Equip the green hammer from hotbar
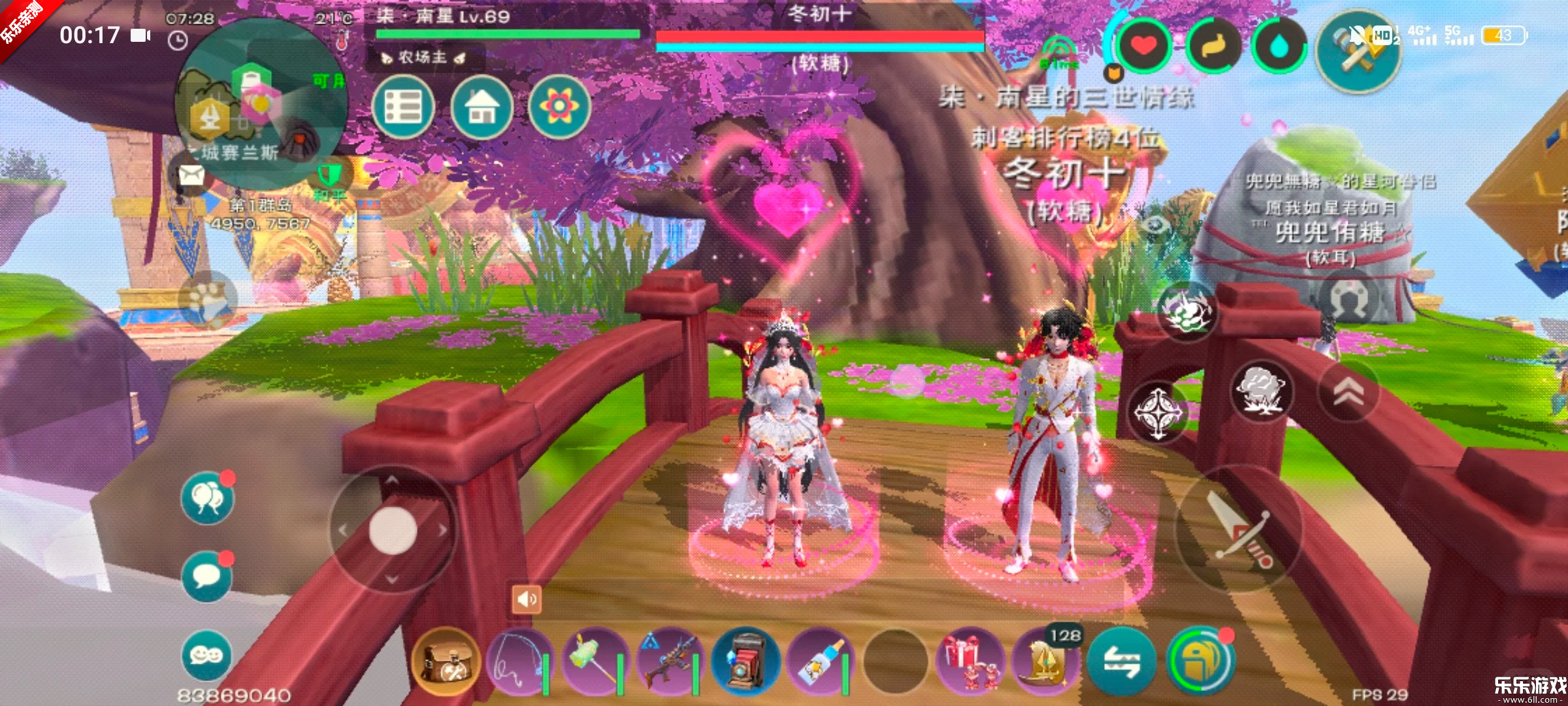Image resolution: width=1568 pixels, height=706 pixels. pyautogui.click(x=595, y=662)
